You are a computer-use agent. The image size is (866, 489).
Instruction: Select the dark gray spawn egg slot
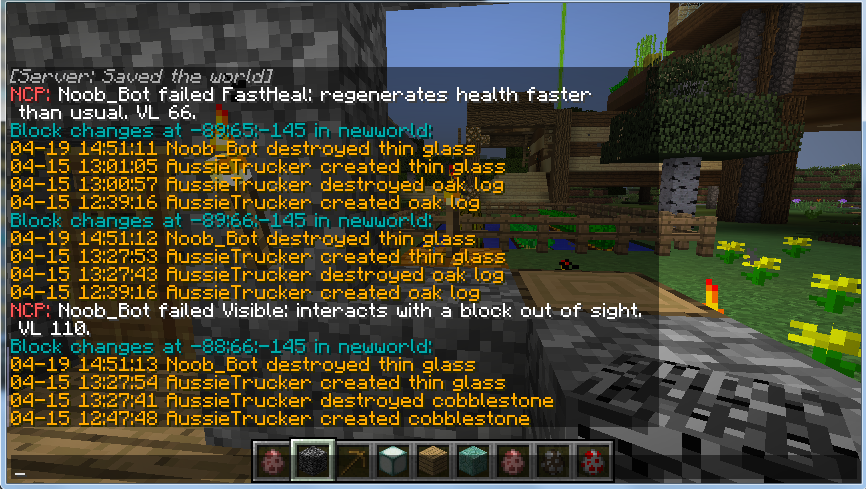551,460
